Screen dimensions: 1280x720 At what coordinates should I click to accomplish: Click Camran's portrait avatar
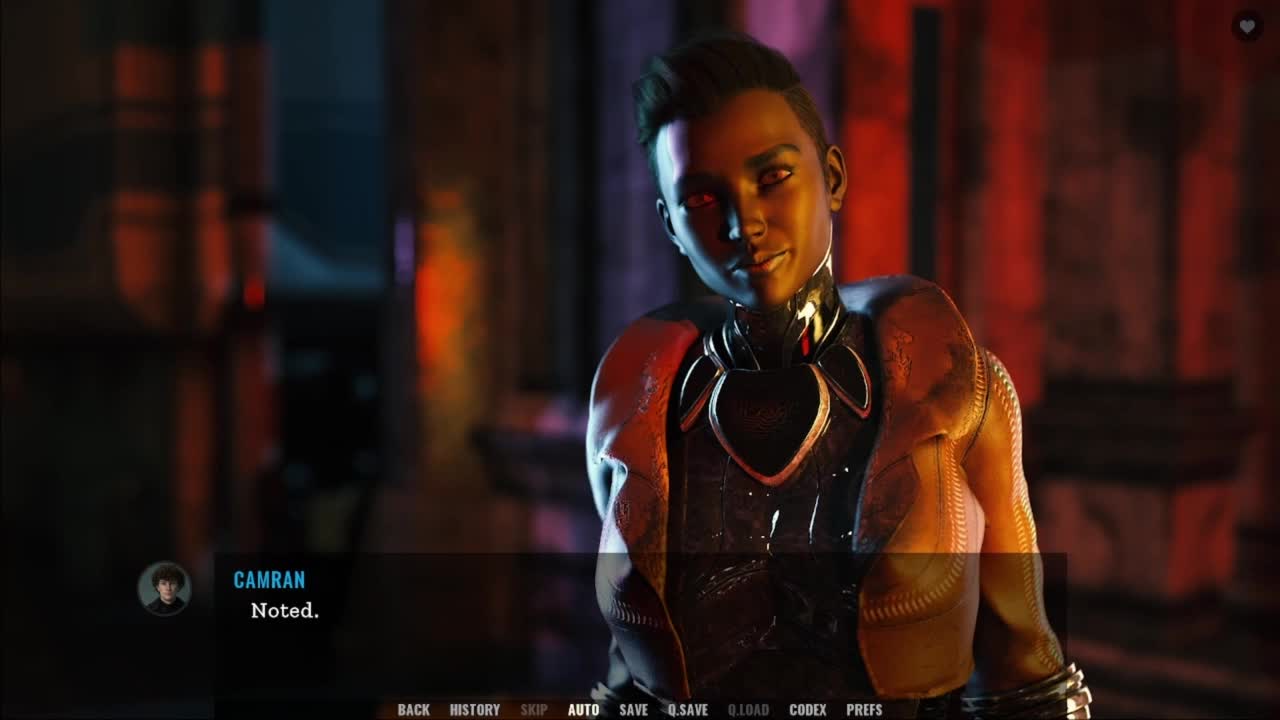click(x=164, y=588)
